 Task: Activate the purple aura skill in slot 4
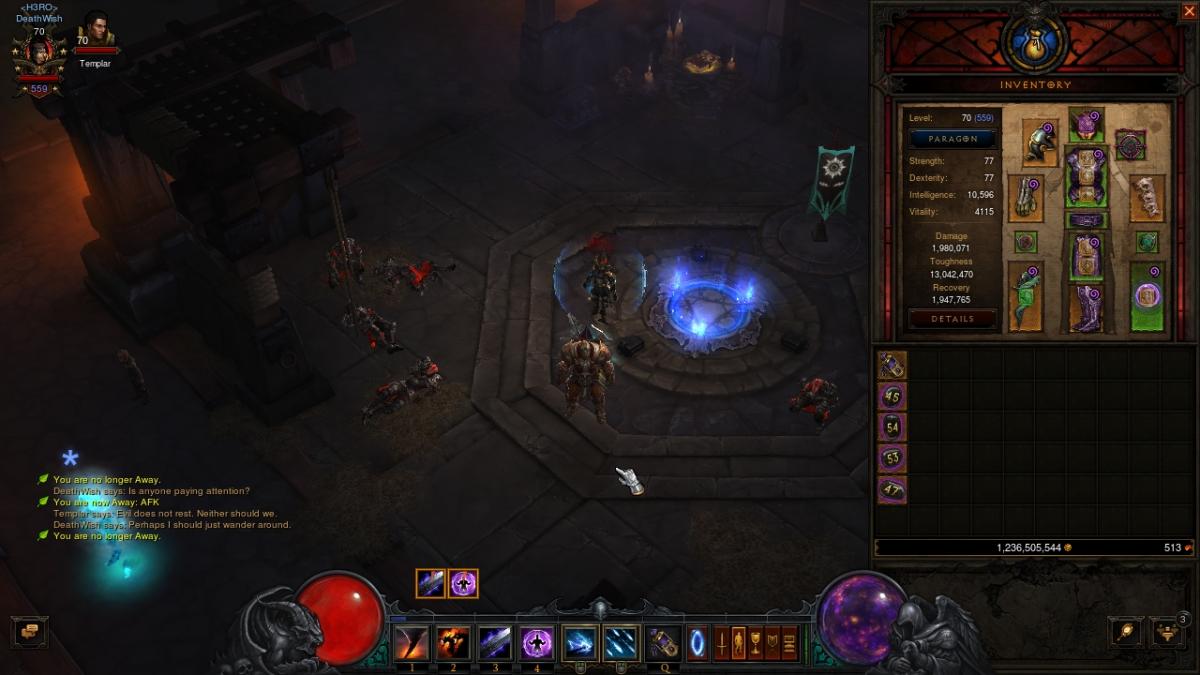pyautogui.click(x=537, y=643)
